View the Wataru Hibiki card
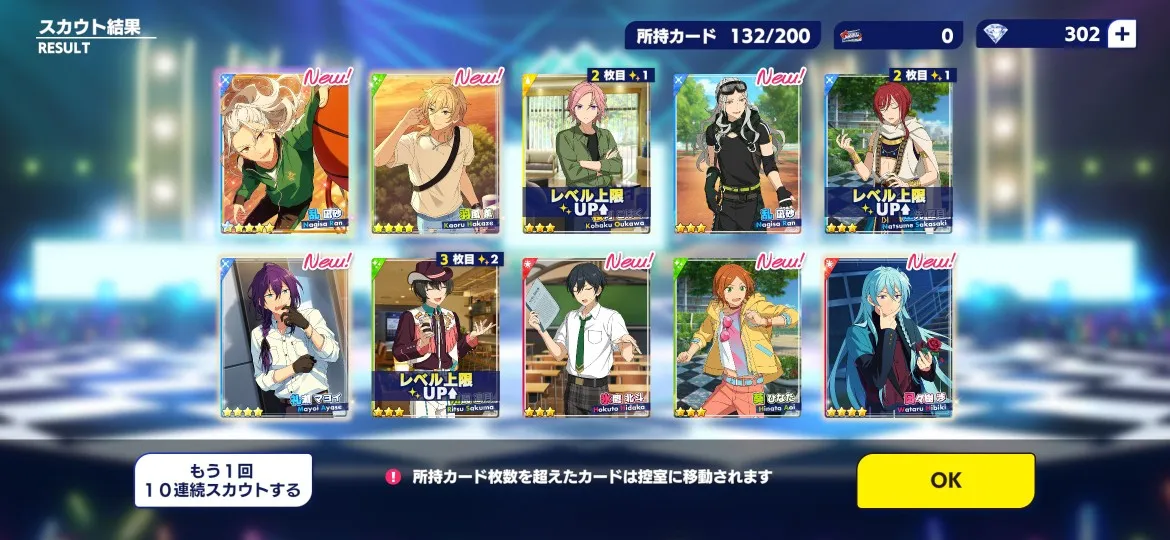This screenshot has height=540, width=1170. pos(888,337)
